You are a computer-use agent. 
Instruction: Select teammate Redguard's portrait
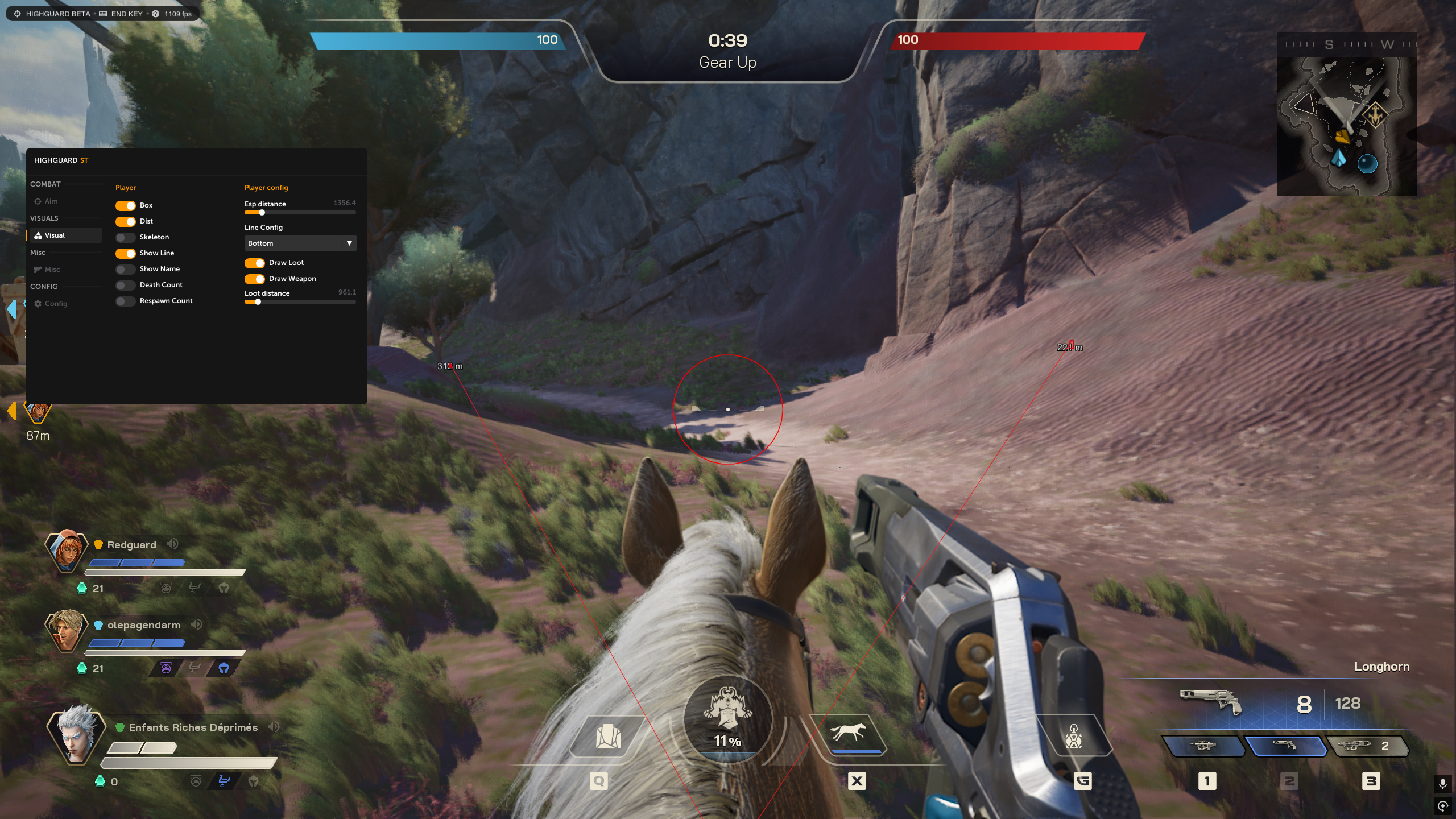click(x=67, y=550)
